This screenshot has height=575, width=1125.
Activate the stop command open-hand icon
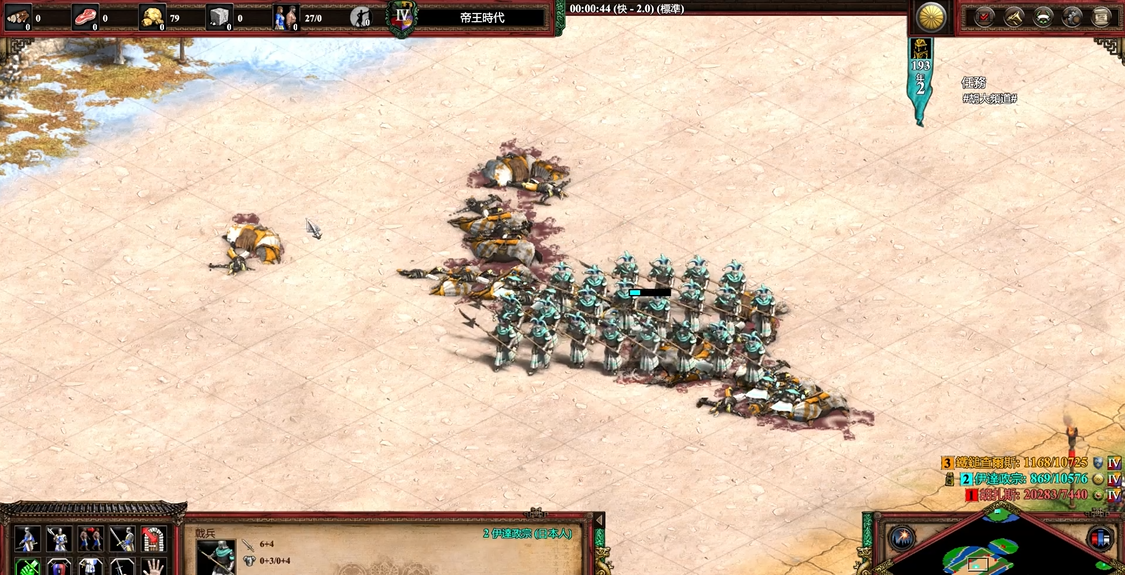pyautogui.click(x=153, y=567)
